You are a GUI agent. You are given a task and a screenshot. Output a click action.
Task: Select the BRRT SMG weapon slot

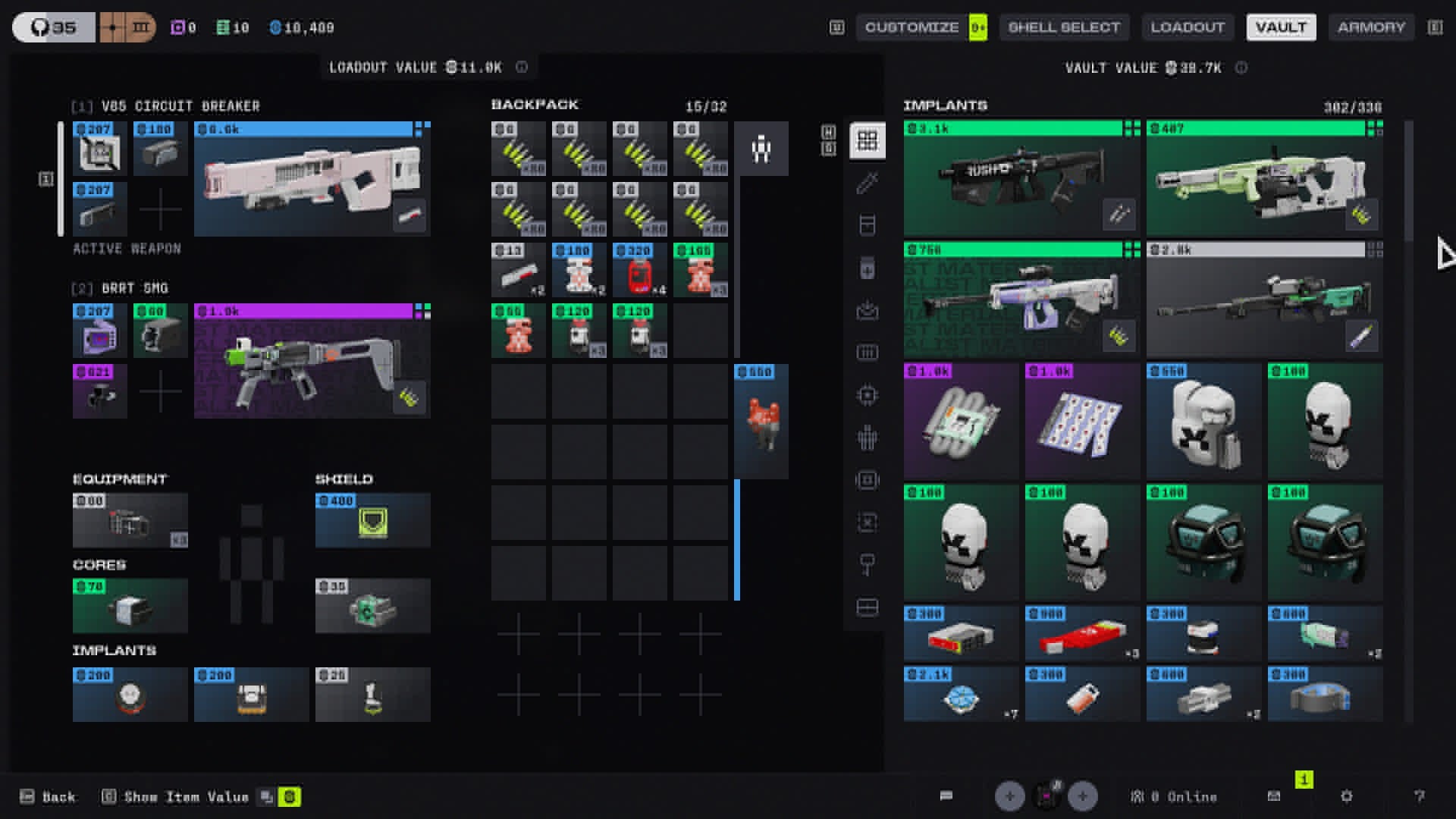click(x=312, y=362)
